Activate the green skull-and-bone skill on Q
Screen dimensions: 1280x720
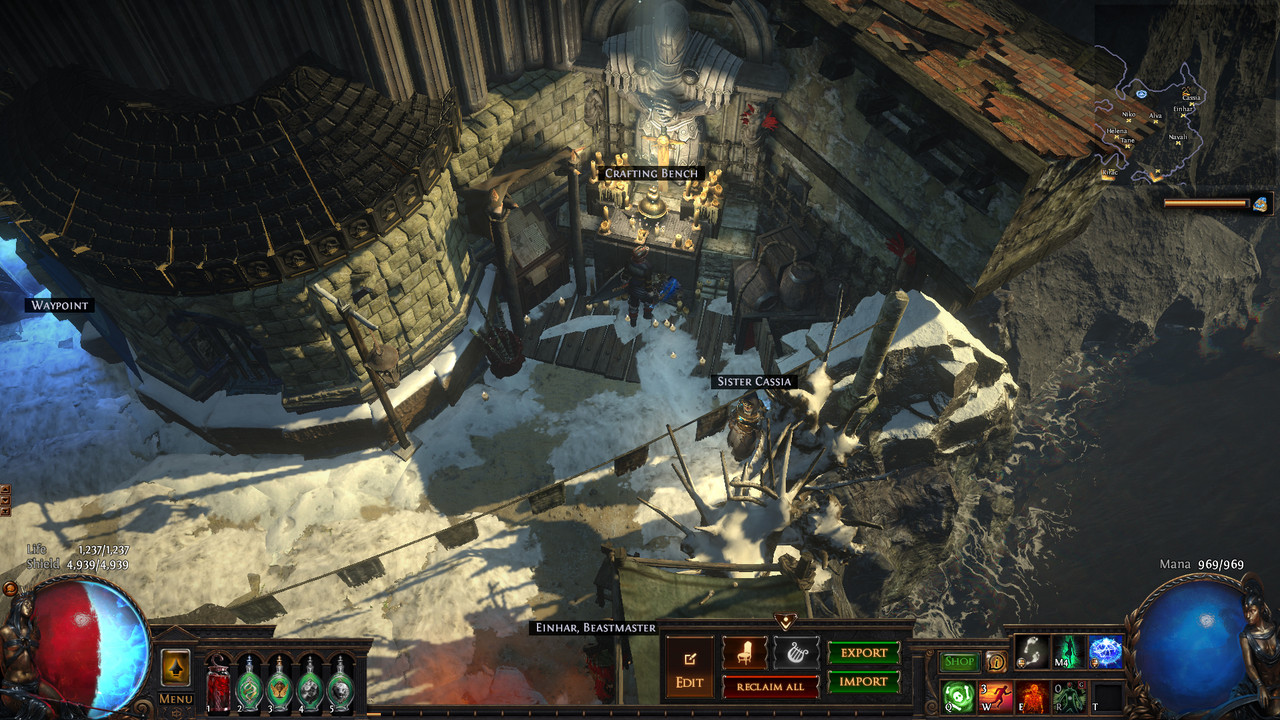tap(959, 696)
